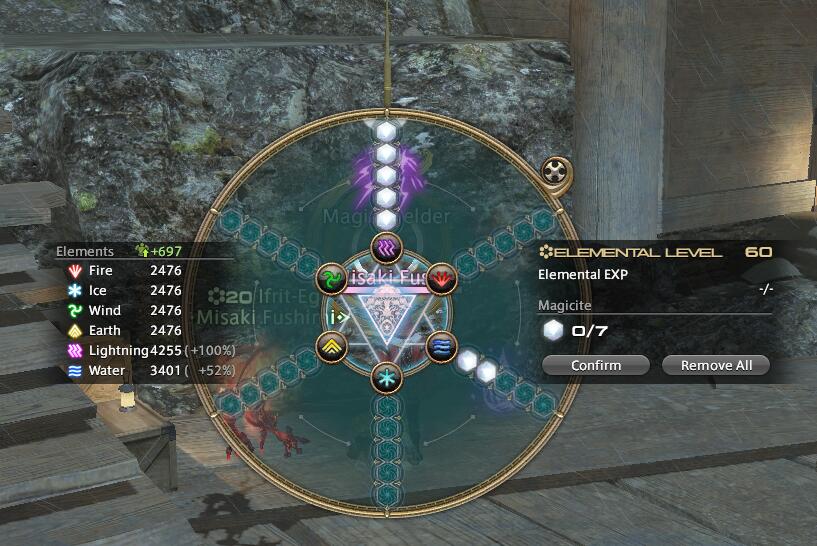Choose the blue Water element node
This screenshot has width=817, height=546.
coord(442,346)
